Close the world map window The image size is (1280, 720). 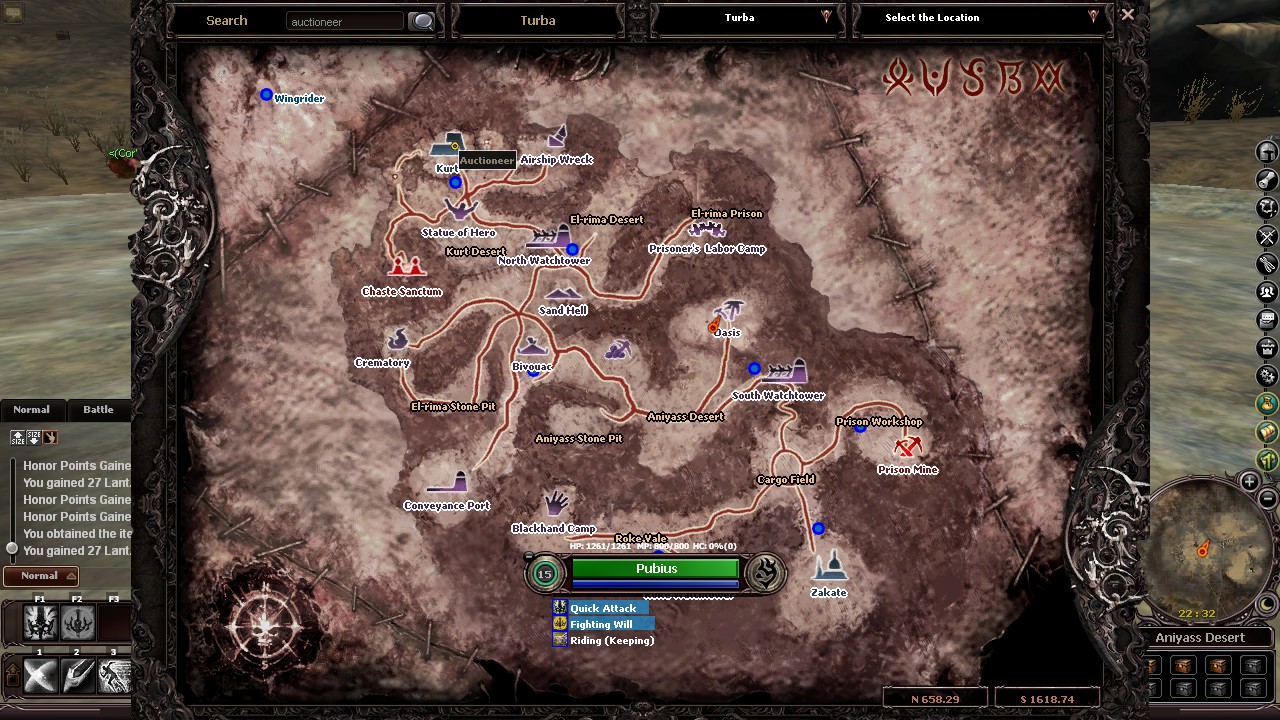(1127, 15)
